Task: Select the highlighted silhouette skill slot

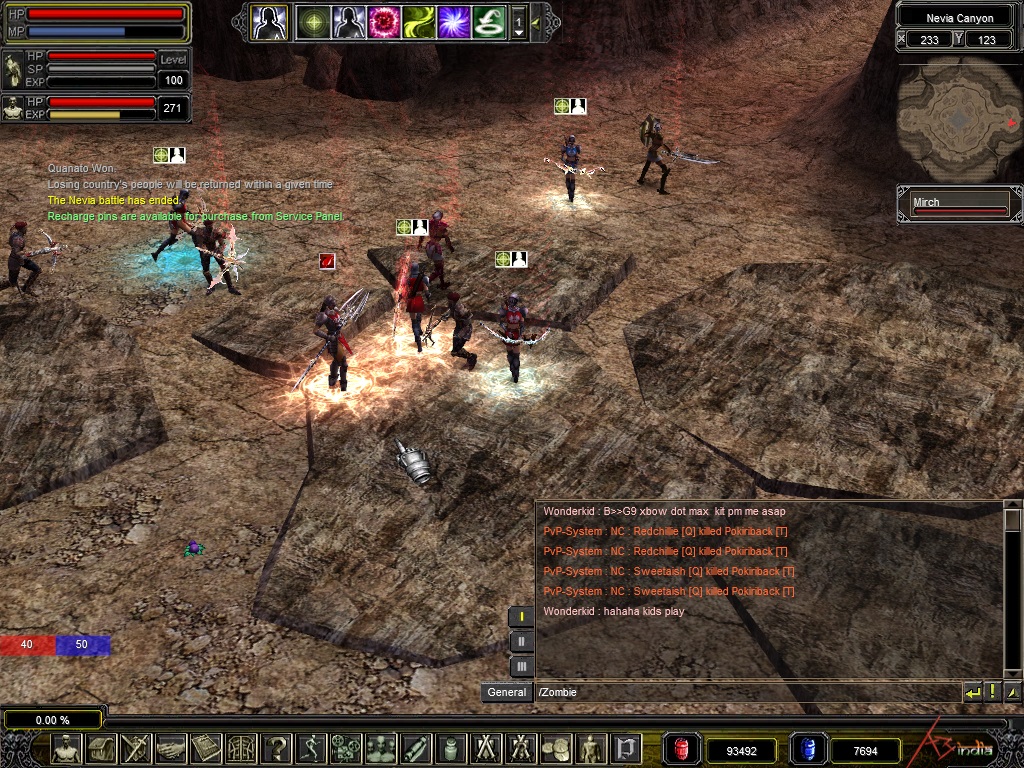Action: click(269, 21)
